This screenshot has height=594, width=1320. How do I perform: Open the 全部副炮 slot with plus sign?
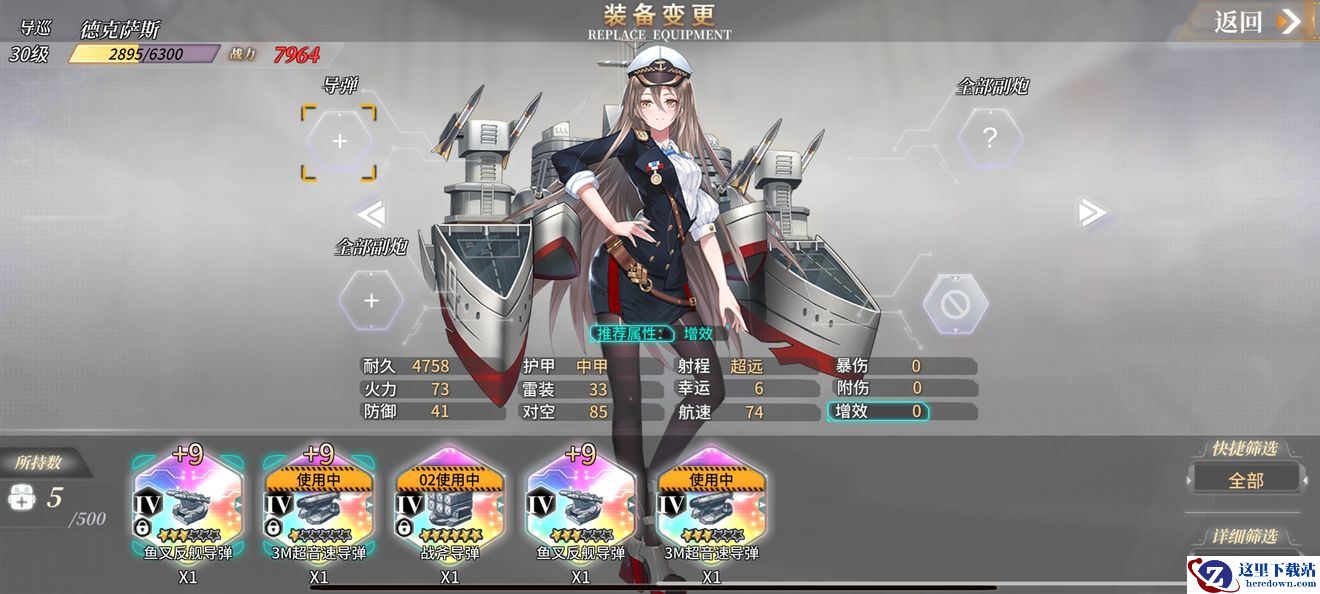click(x=371, y=300)
